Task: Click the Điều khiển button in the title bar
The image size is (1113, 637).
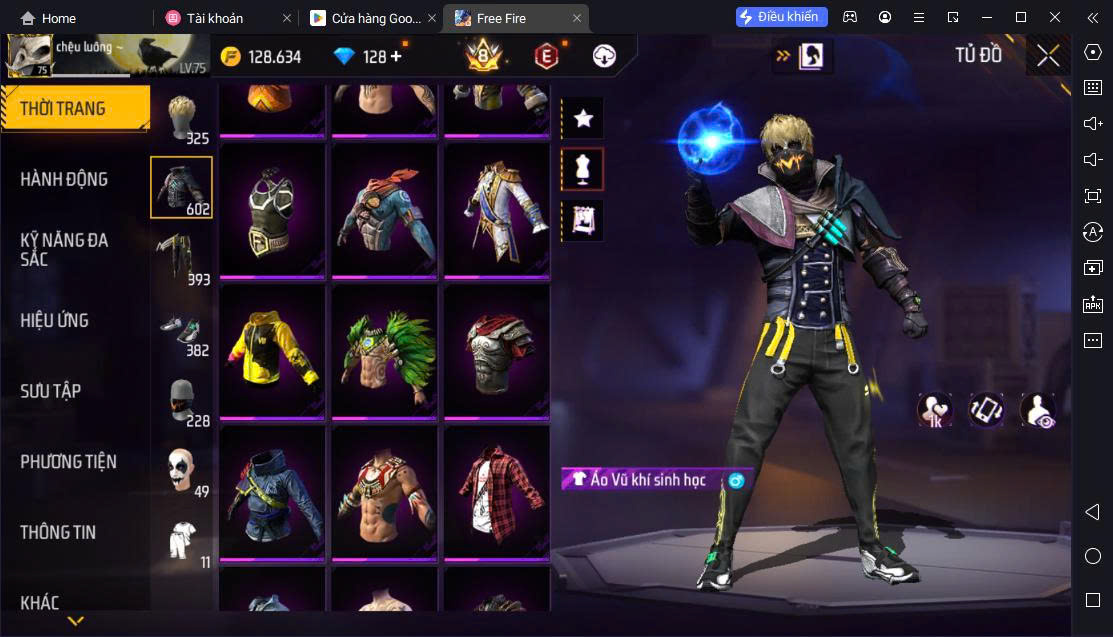Action: [781, 17]
